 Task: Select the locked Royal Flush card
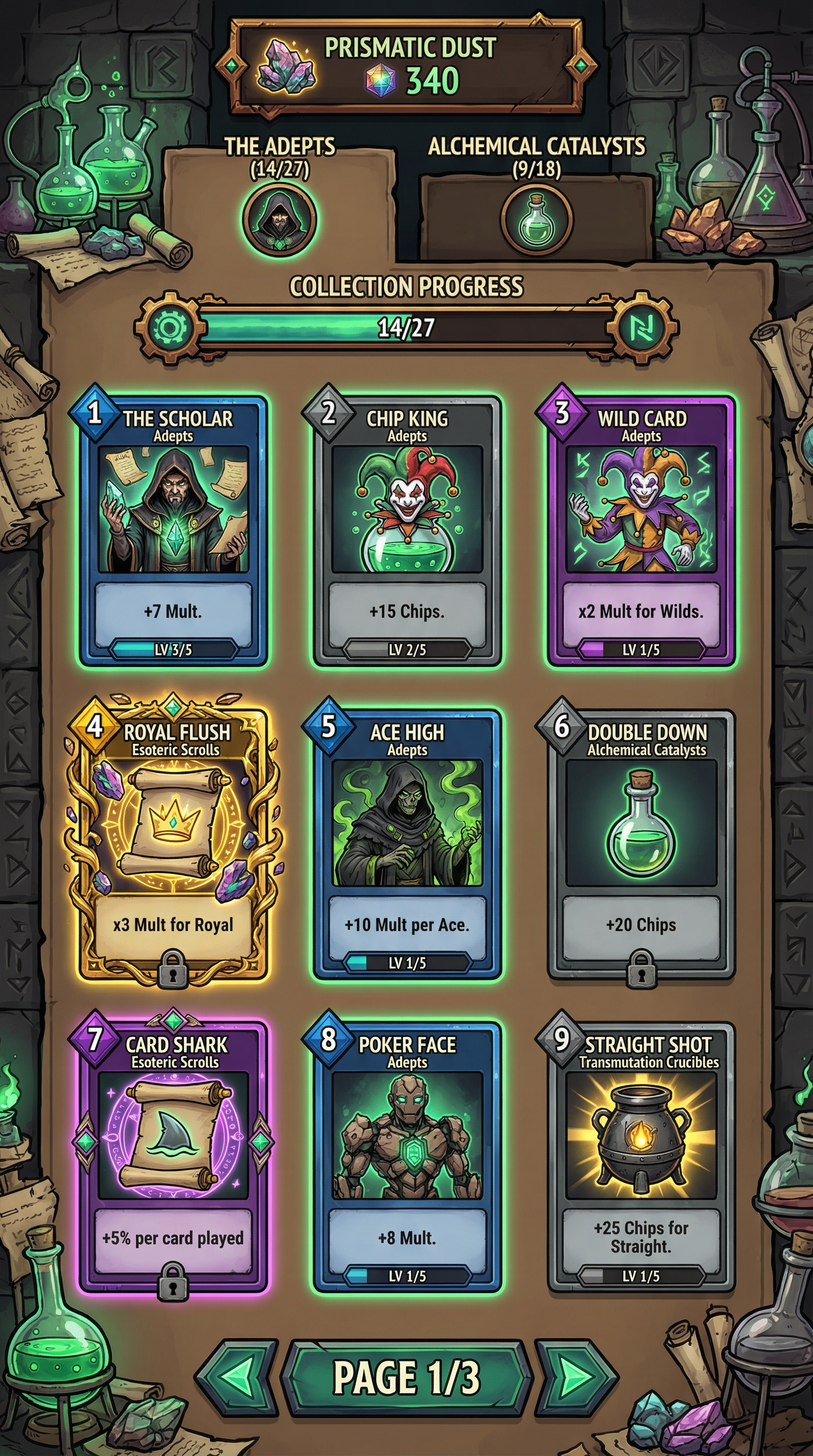coord(173,842)
